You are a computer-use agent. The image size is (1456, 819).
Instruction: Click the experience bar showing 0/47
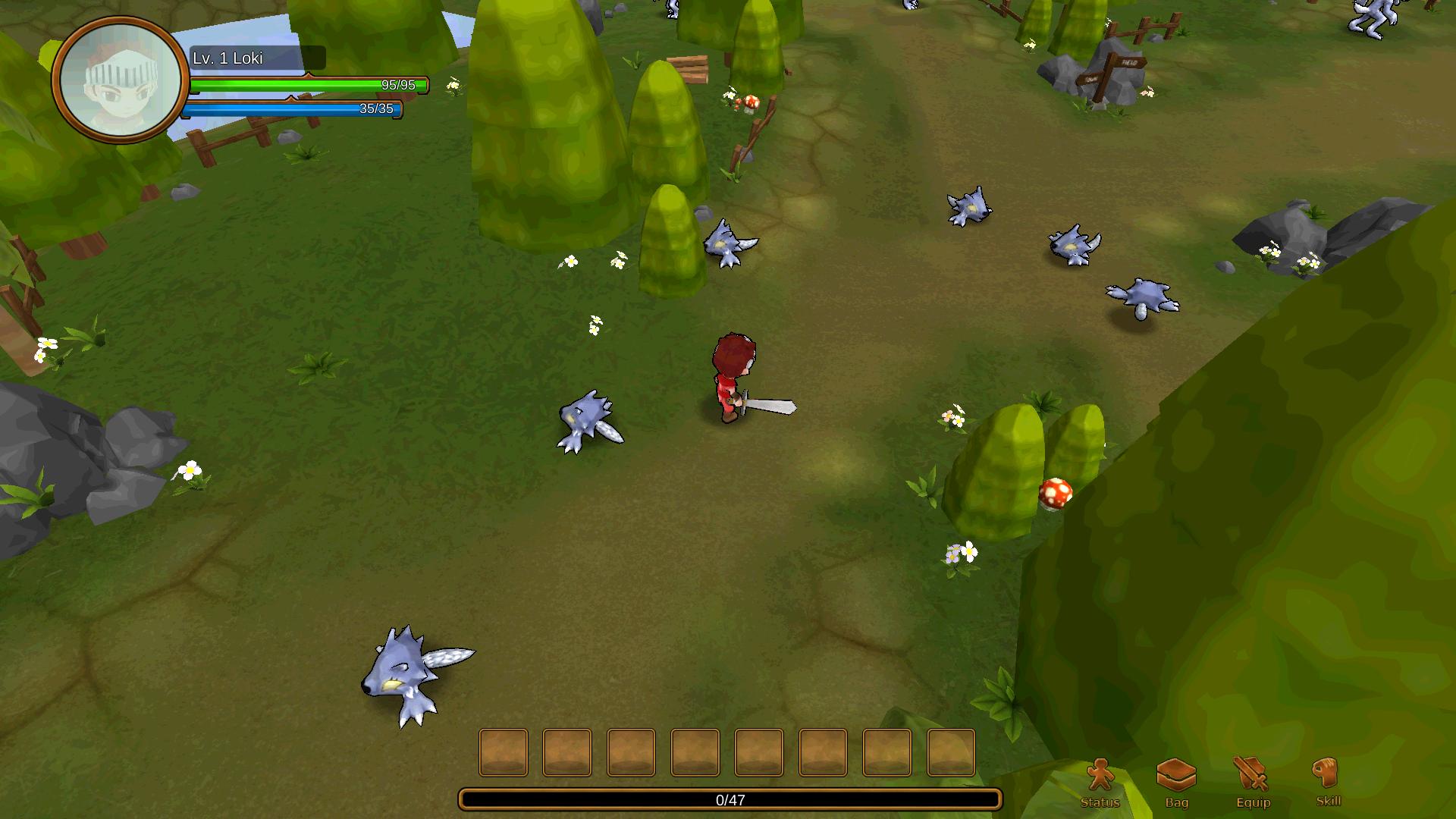coord(728,798)
